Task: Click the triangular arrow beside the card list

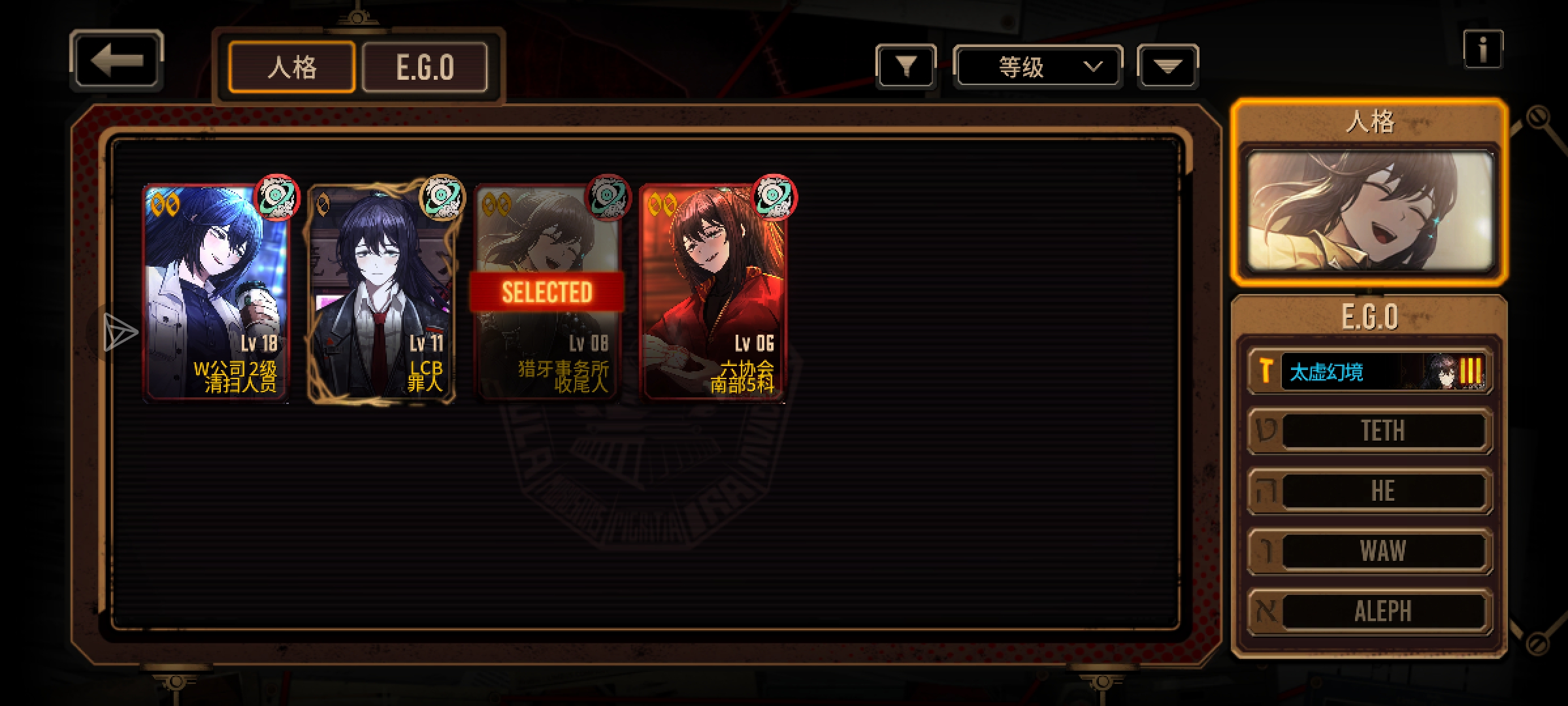Action: click(x=120, y=331)
